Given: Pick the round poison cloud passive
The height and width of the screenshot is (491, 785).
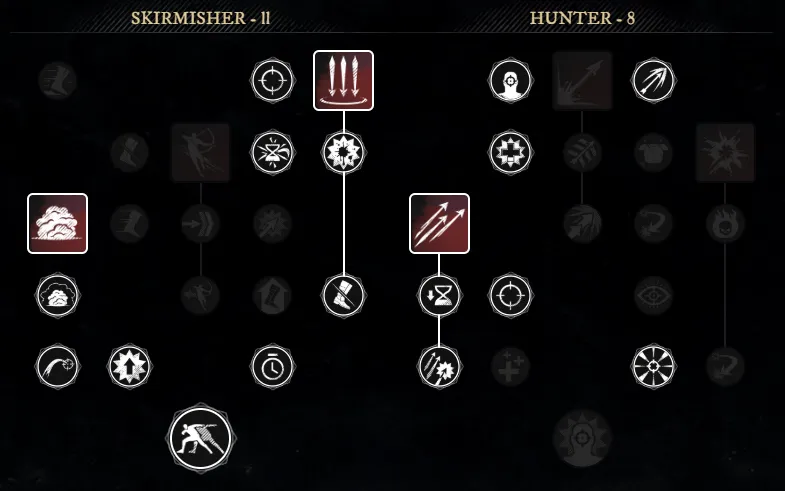Looking at the screenshot, I should 58,295.
